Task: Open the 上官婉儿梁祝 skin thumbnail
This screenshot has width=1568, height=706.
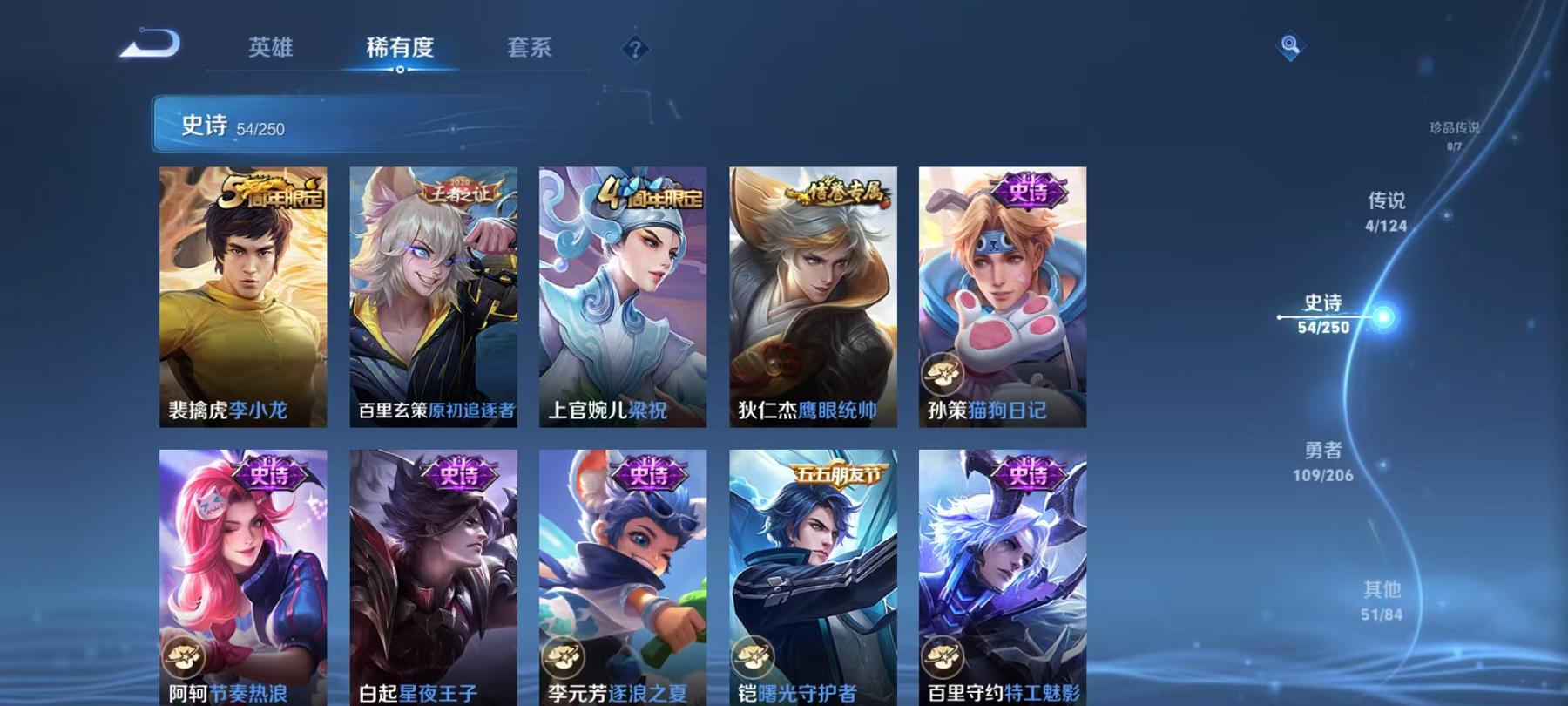Action: 626,296
